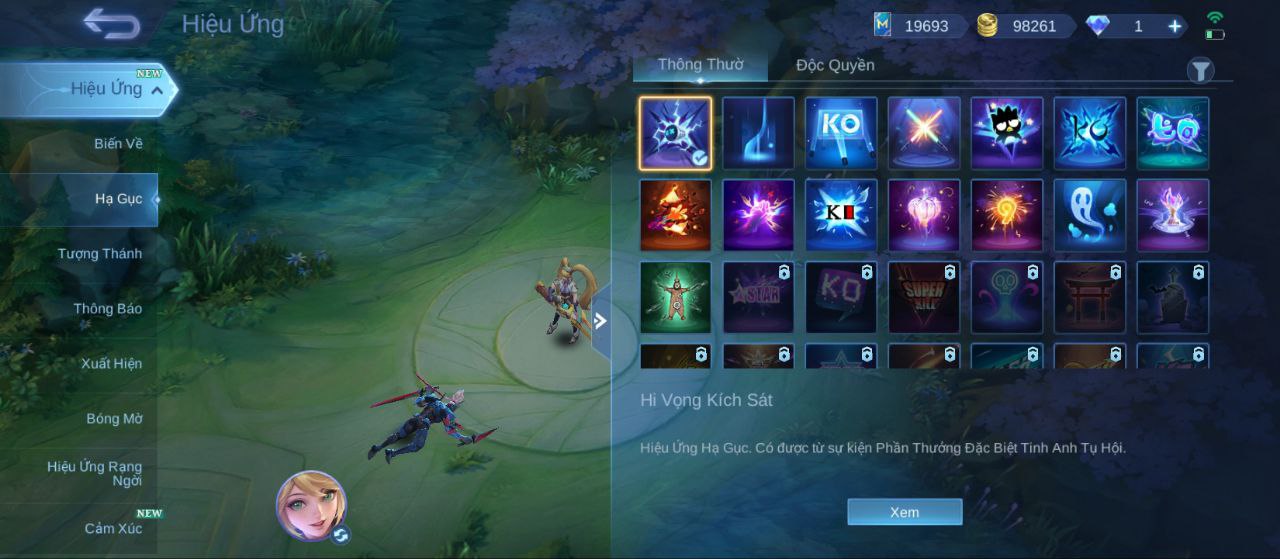Collapse the effects panel with the arrow

click(600, 321)
